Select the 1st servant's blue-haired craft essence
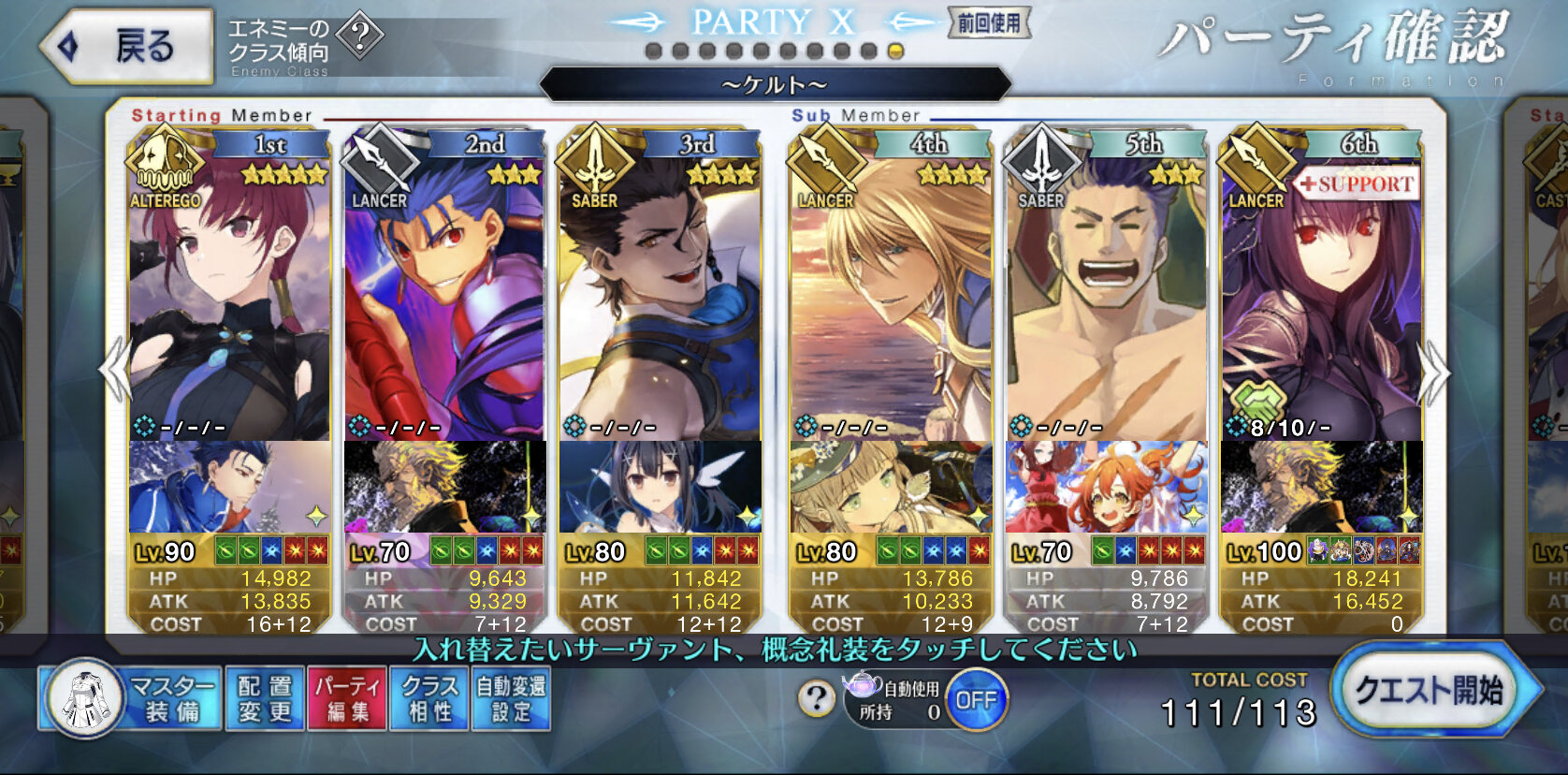The width and height of the screenshot is (1568, 775). 229,487
